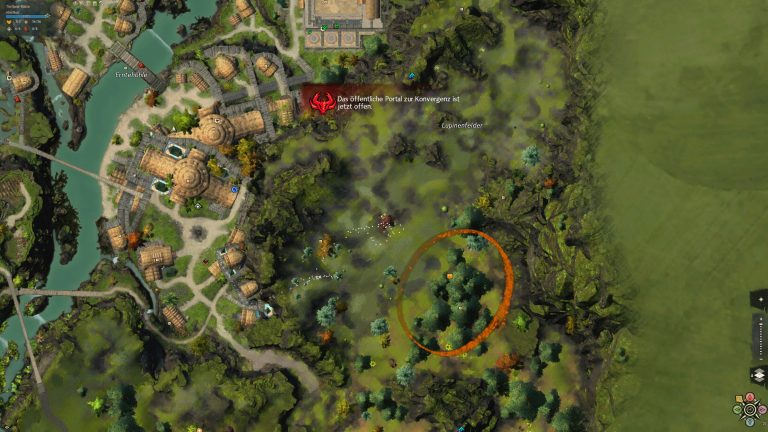Click the red Convergence portal notification icon
The width and height of the screenshot is (768, 432).
click(322, 102)
